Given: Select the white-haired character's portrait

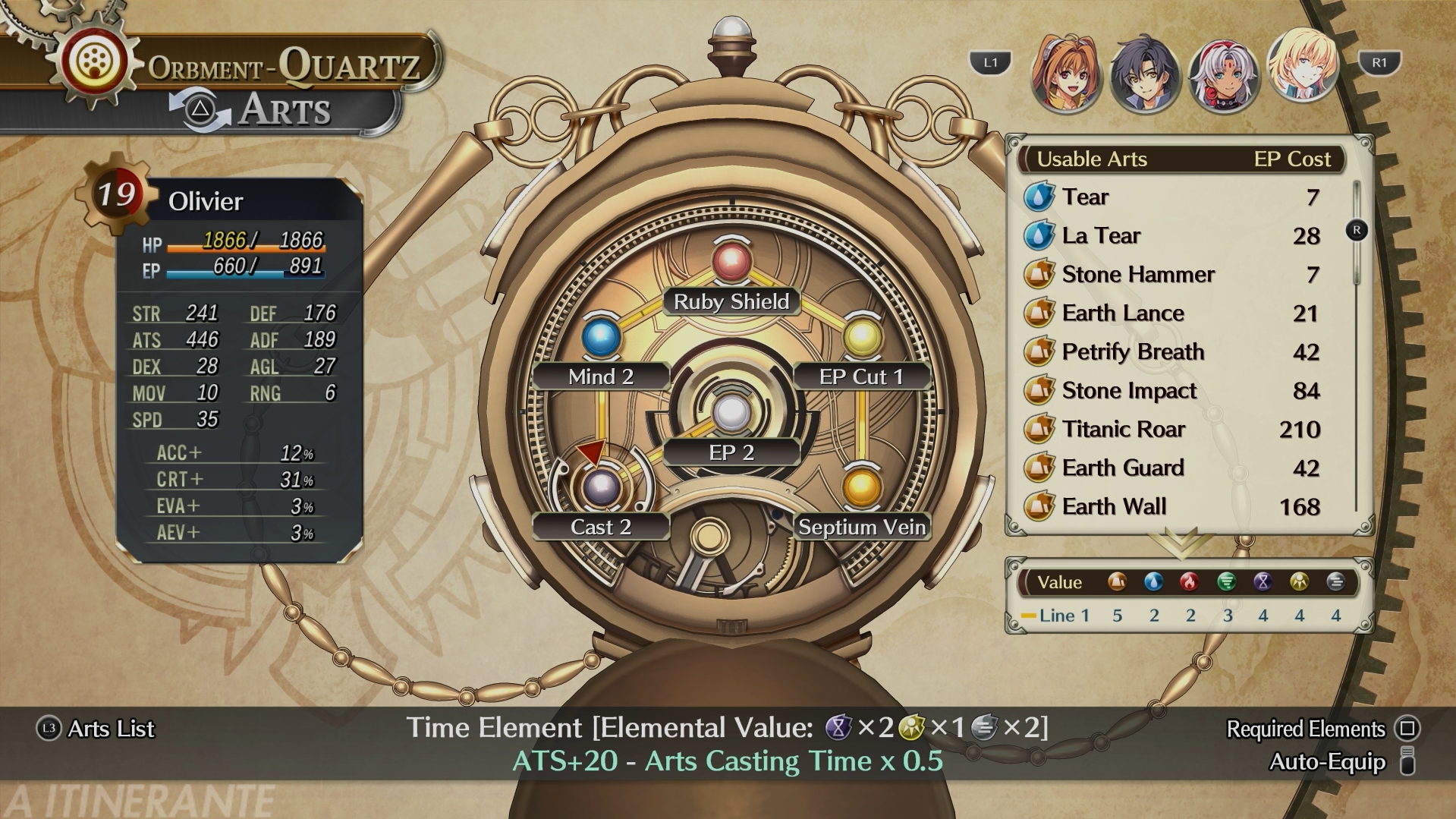Looking at the screenshot, I should pyautogui.click(x=1222, y=75).
